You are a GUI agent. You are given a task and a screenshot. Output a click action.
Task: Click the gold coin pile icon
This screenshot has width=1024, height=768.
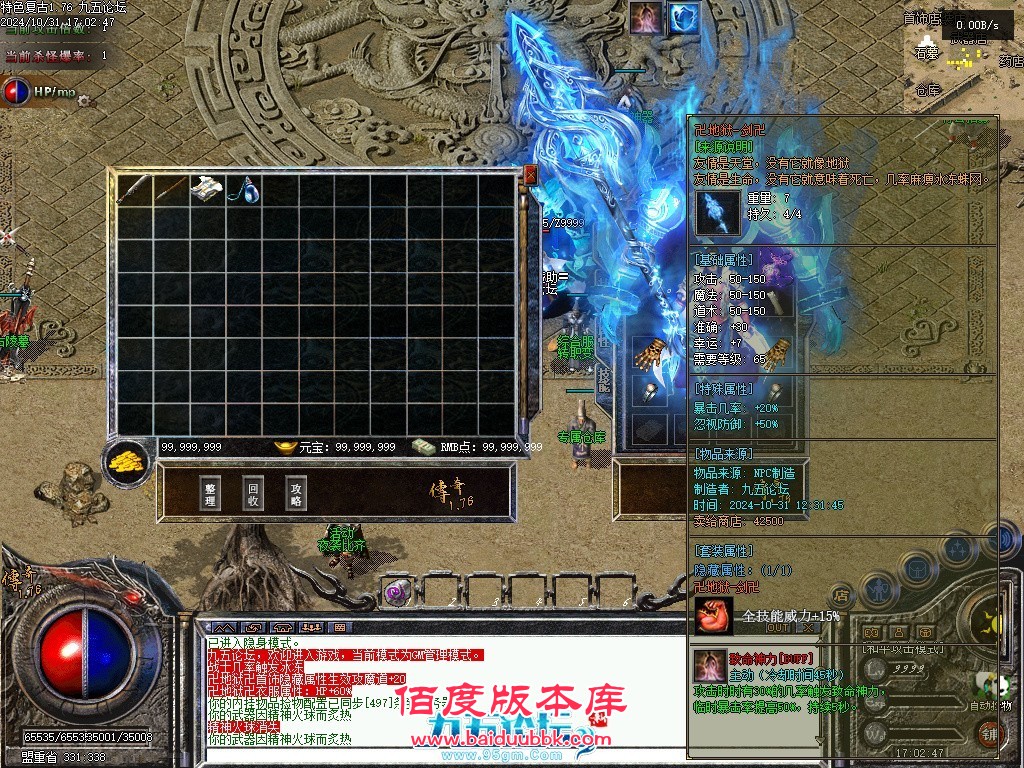click(x=126, y=463)
